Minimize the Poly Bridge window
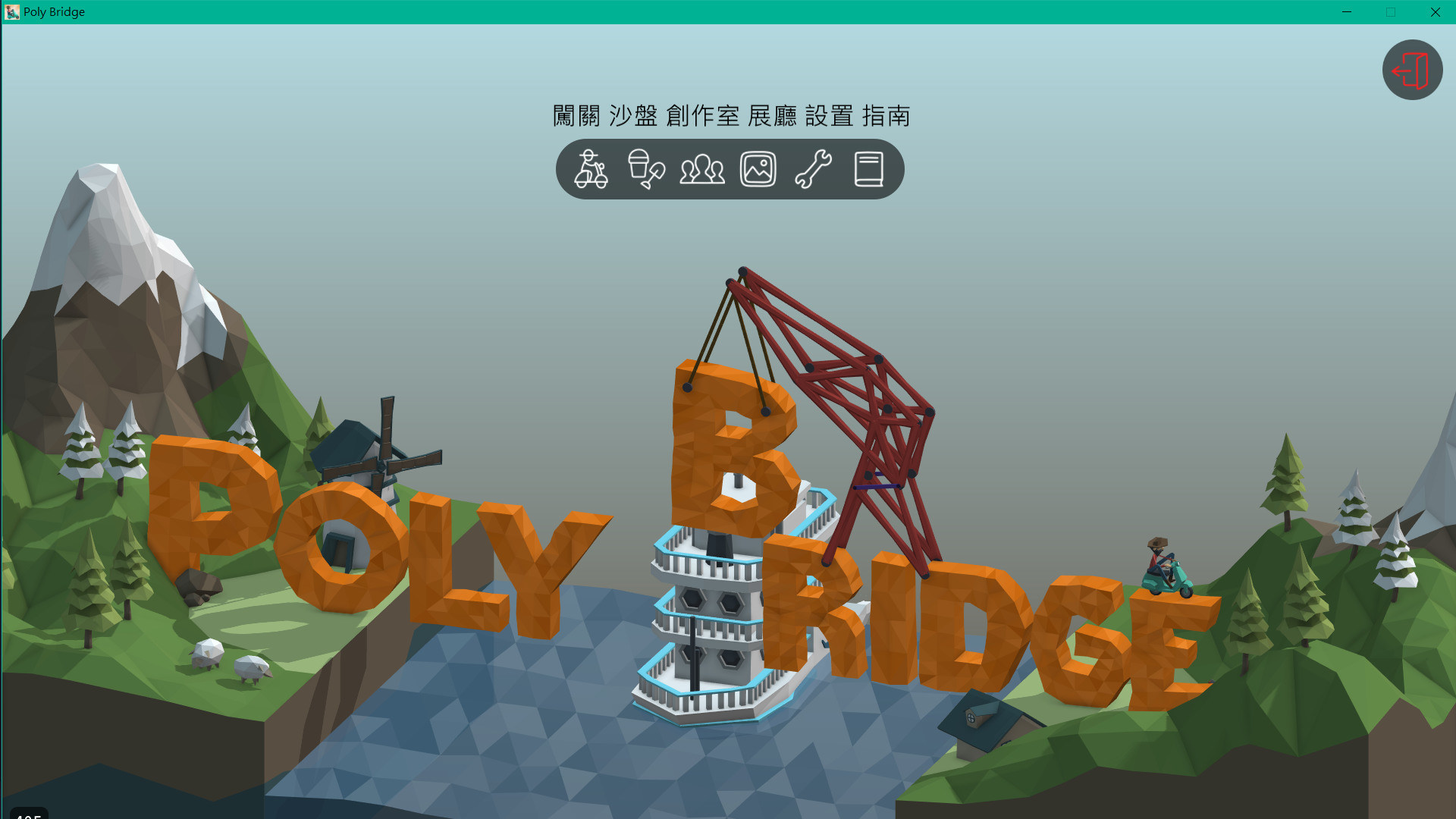The image size is (1456, 819). point(1347,11)
